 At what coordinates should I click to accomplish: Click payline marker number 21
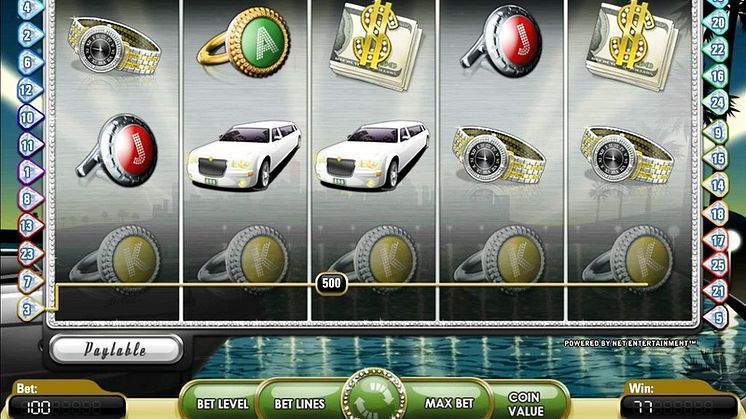coord(717,290)
